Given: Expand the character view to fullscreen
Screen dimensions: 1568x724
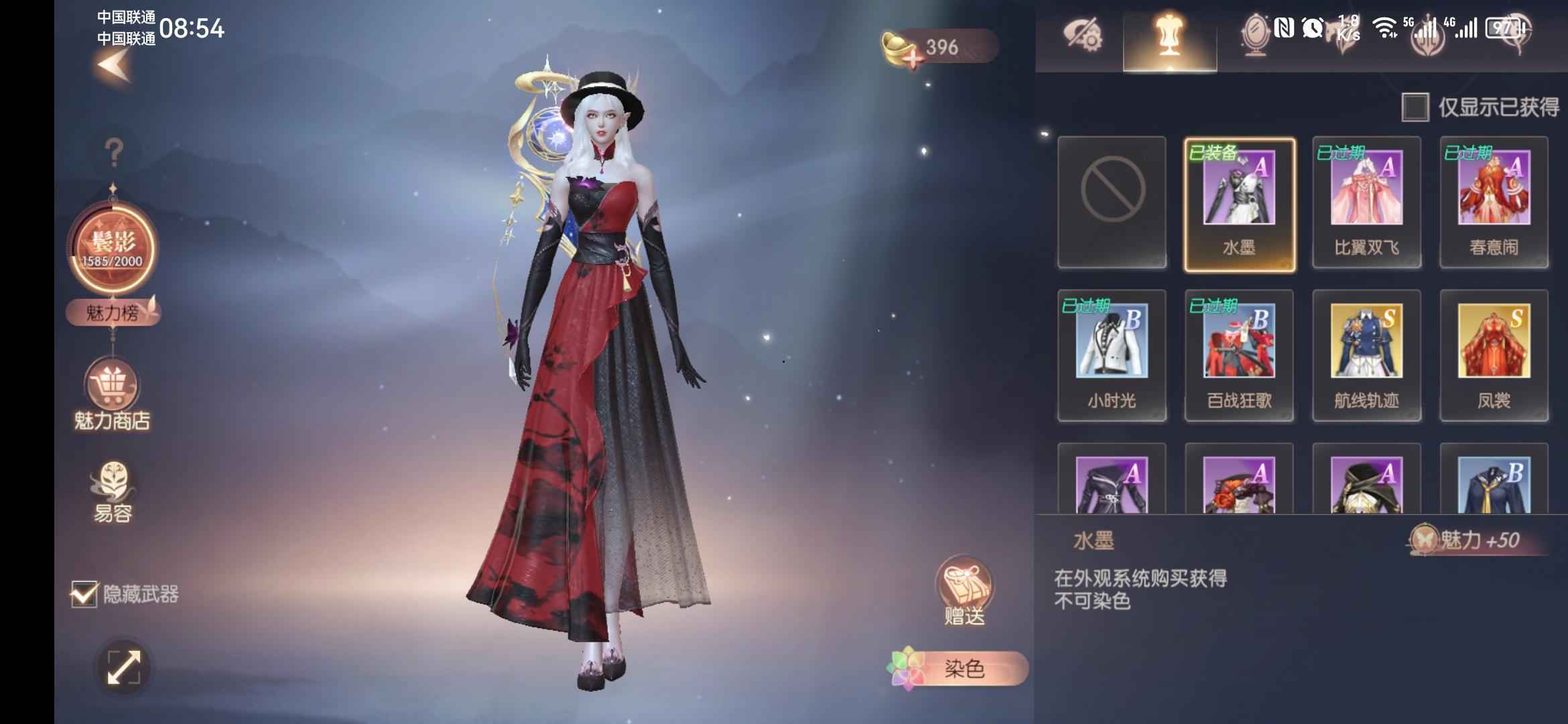Looking at the screenshot, I should pos(124,668).
